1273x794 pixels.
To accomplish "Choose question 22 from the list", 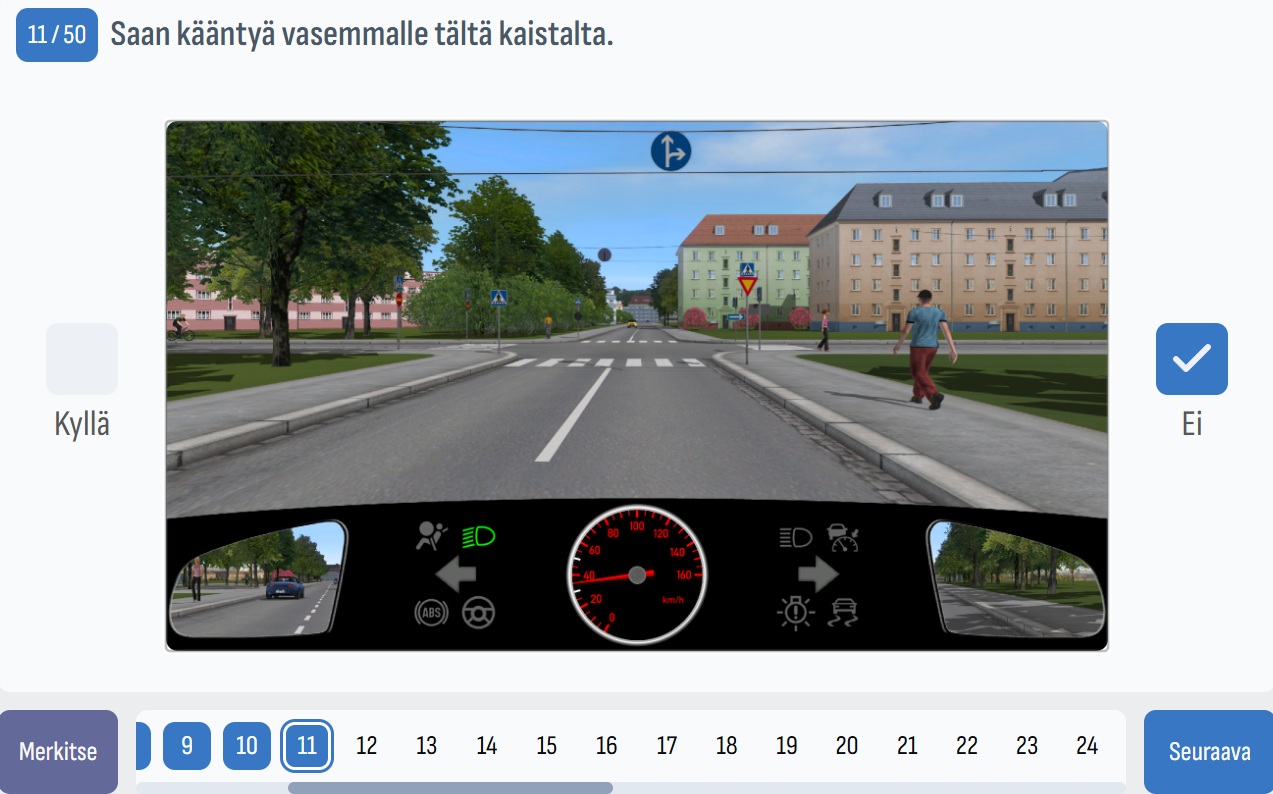I will pos(967,746).
